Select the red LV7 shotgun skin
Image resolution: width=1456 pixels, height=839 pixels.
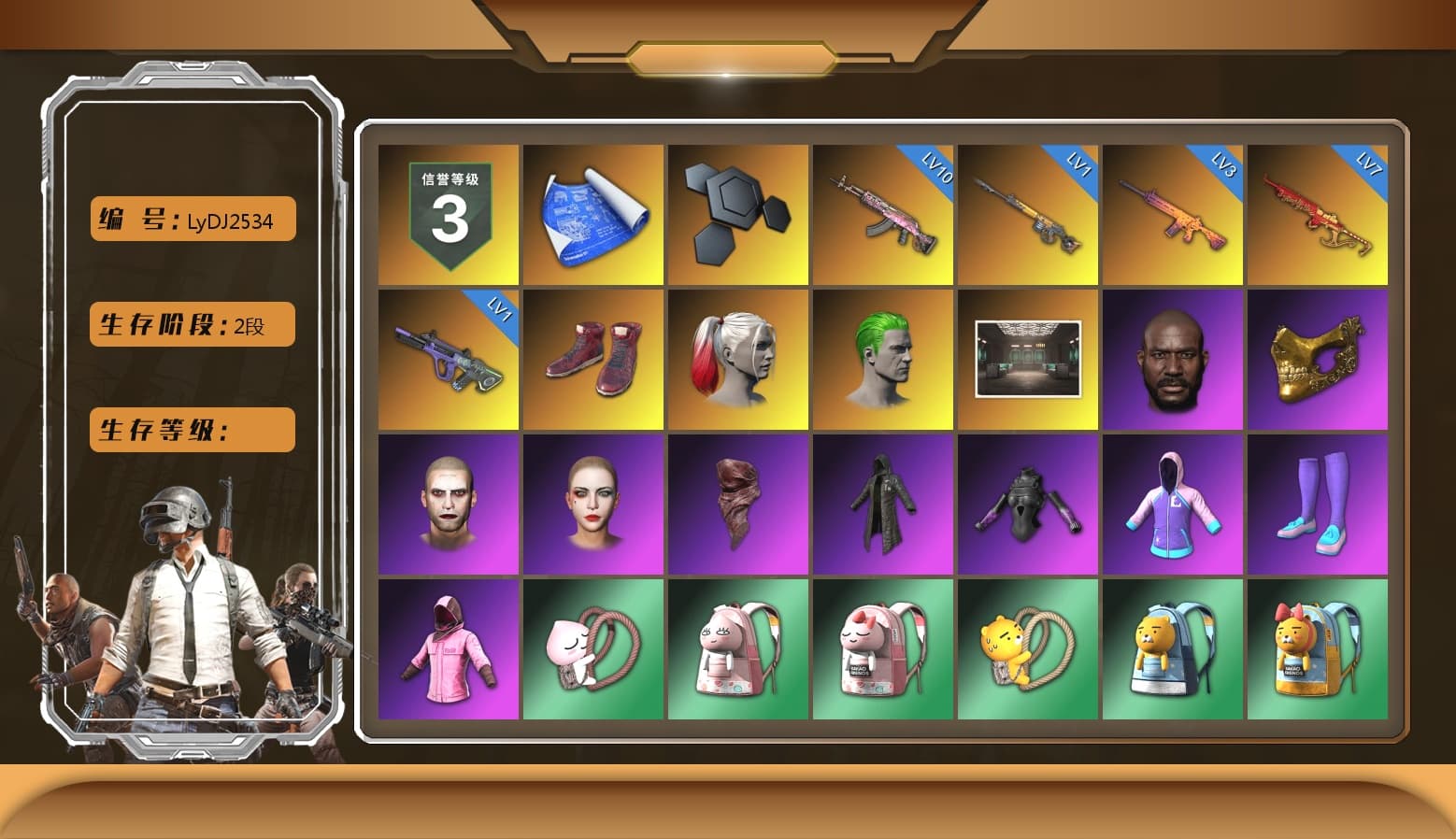tap(1319, 213)
